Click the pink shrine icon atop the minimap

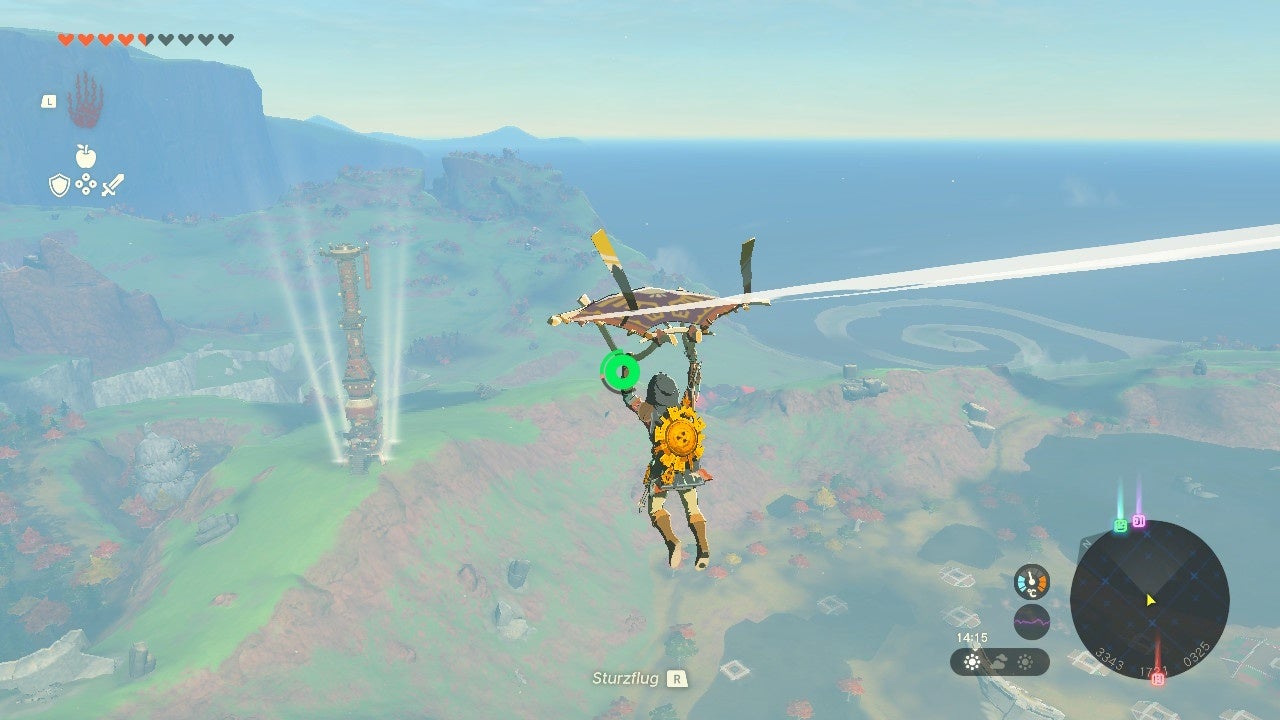(x=1138, y=521)
